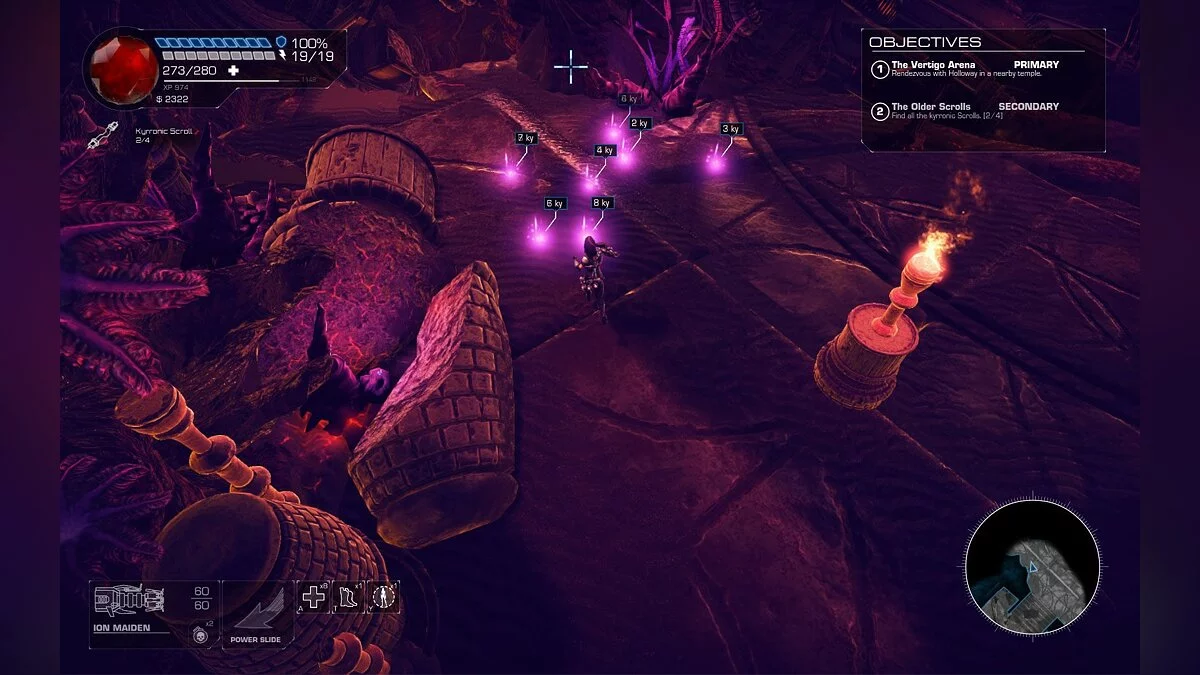Activate the Power Slide ability
Viewport: 1200px width, 675px height.
point(256,613)
